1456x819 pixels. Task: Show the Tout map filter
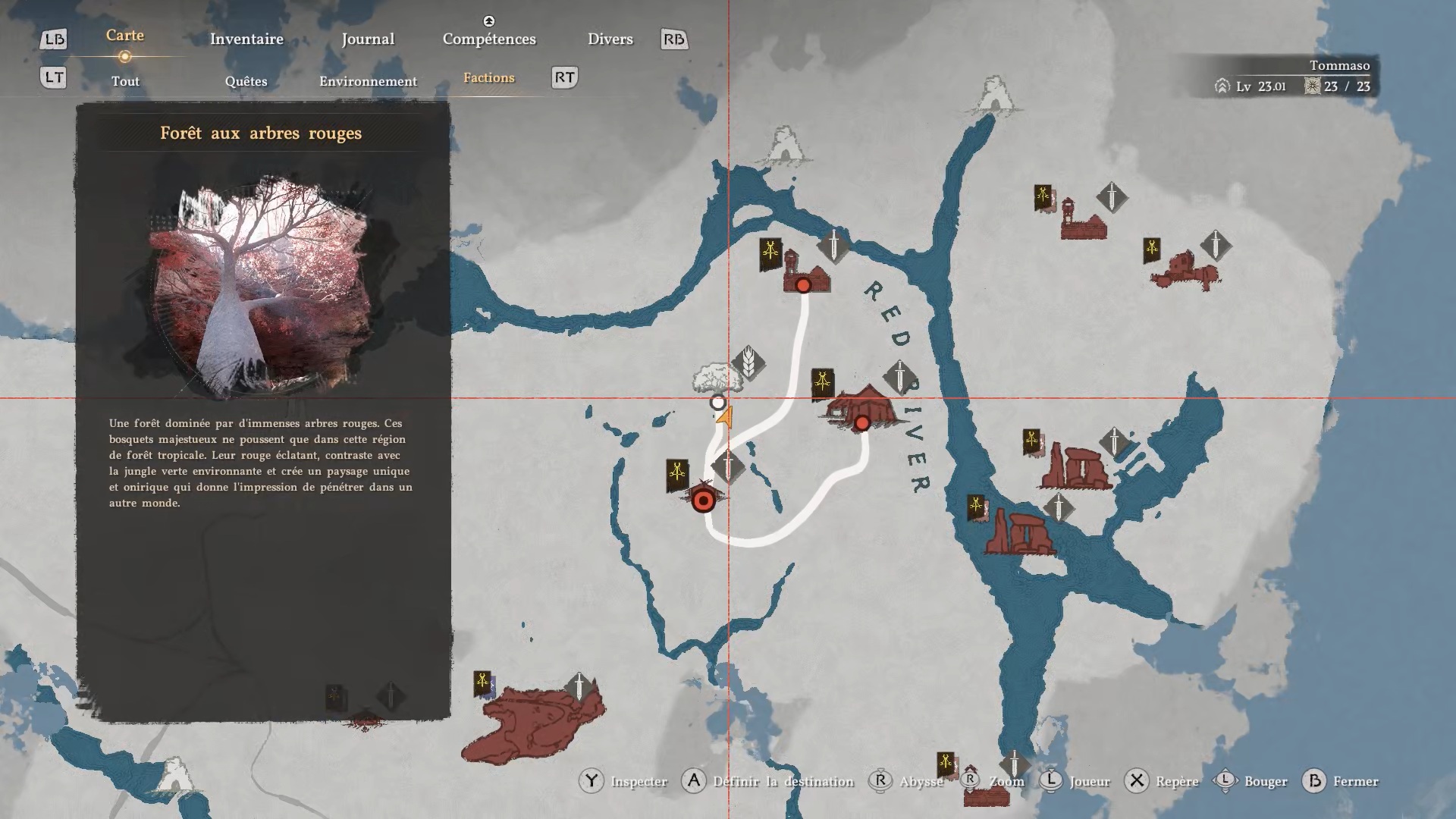click(125, 81)
